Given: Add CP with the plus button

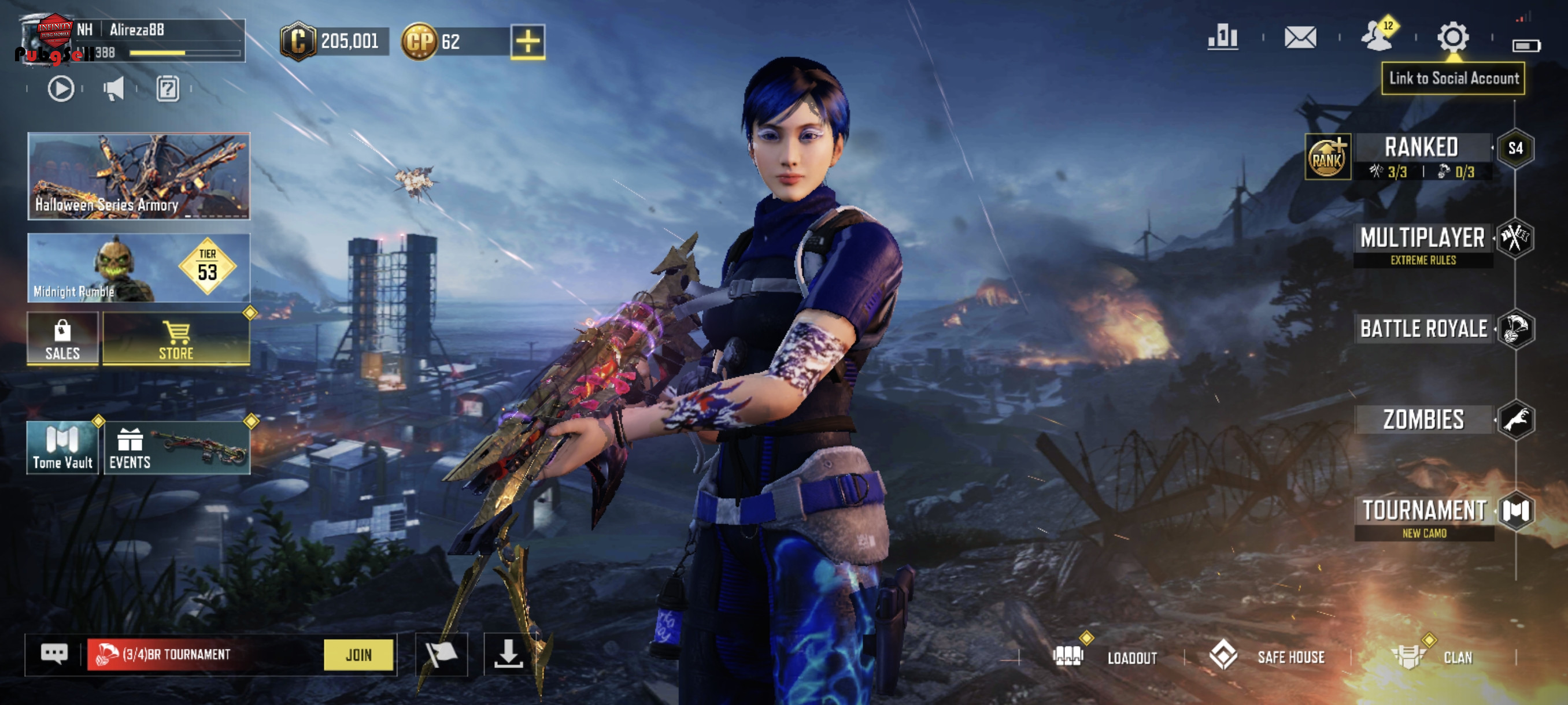Looking at the screenshot, I should (528, 42).
